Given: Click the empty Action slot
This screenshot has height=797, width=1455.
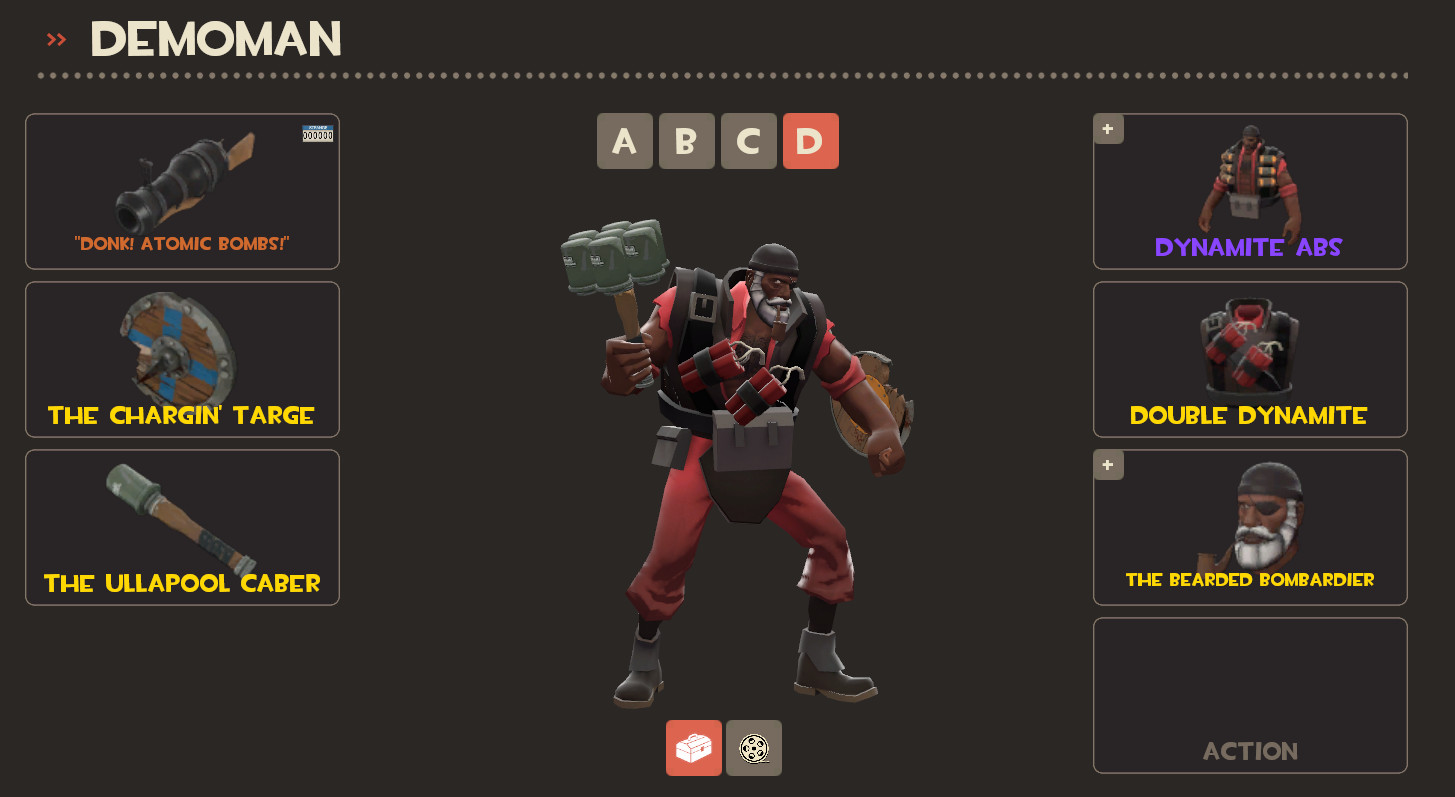Looking at the screenshot, I should click(x=1249, y=695).
